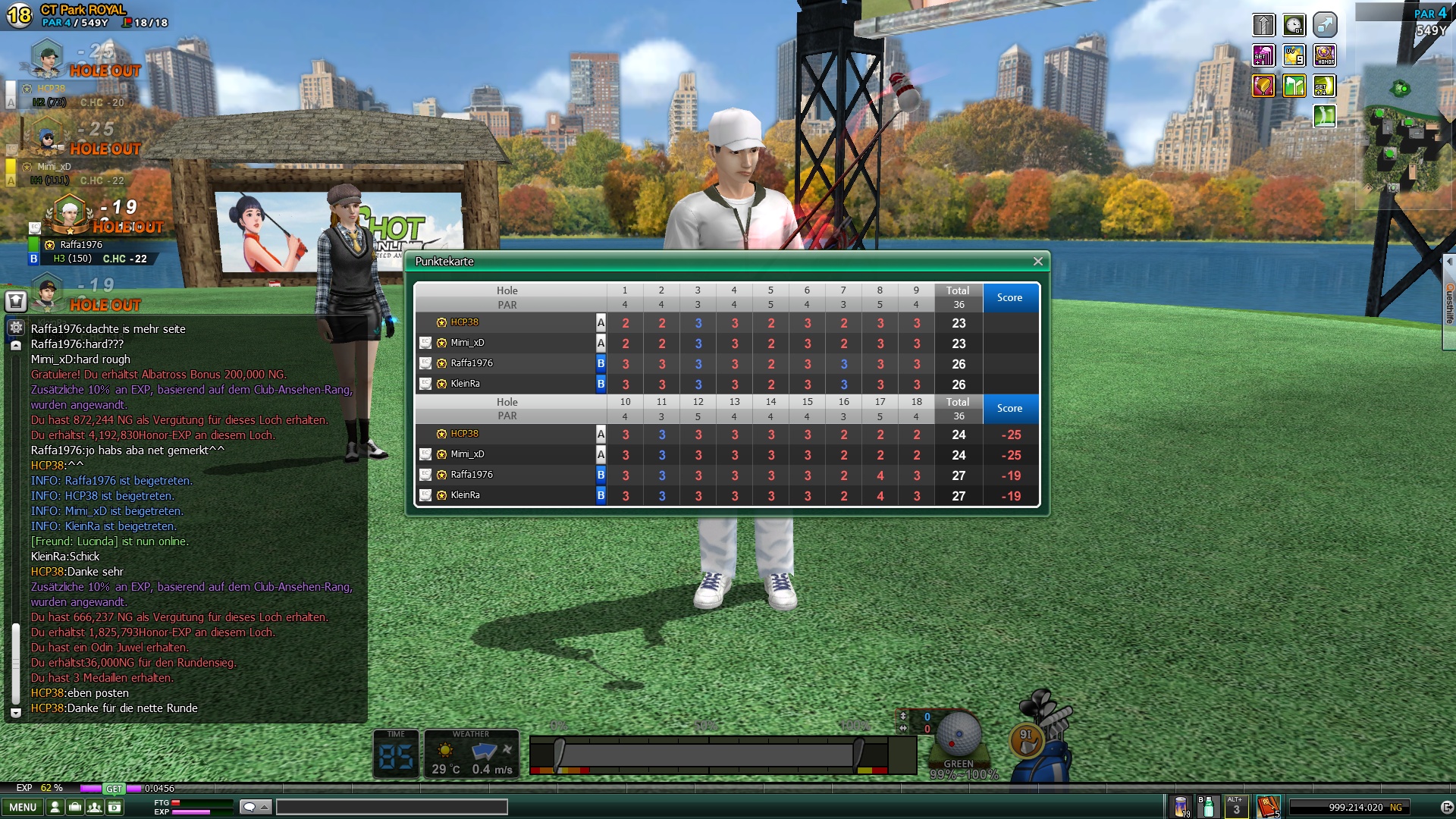Image resolution: width=1456 pixels, height=819 pixels.
Task: Open the chat channel selector
Action: point(255,807)
